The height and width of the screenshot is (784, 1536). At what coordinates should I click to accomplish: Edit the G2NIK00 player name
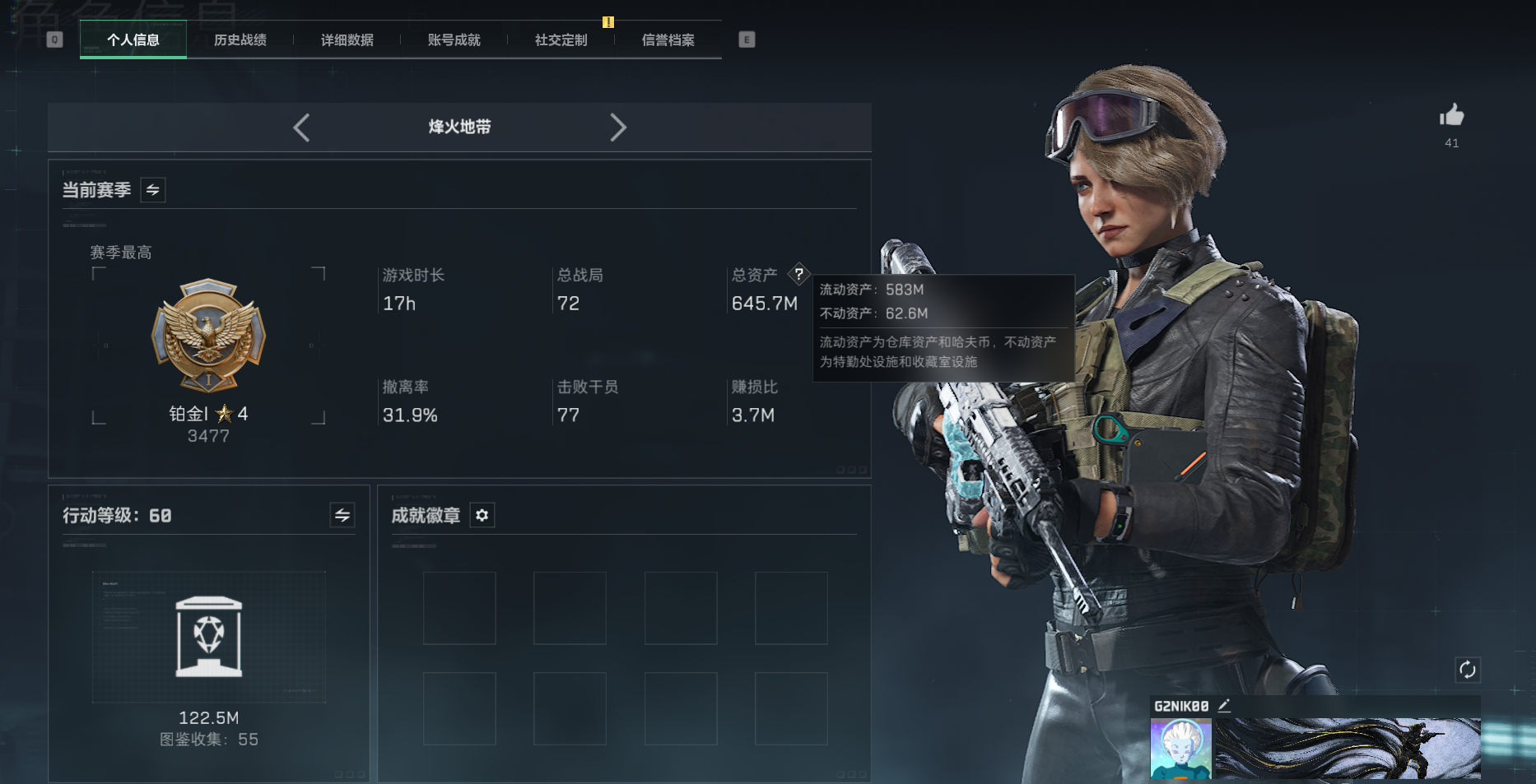pos(1224,705)
